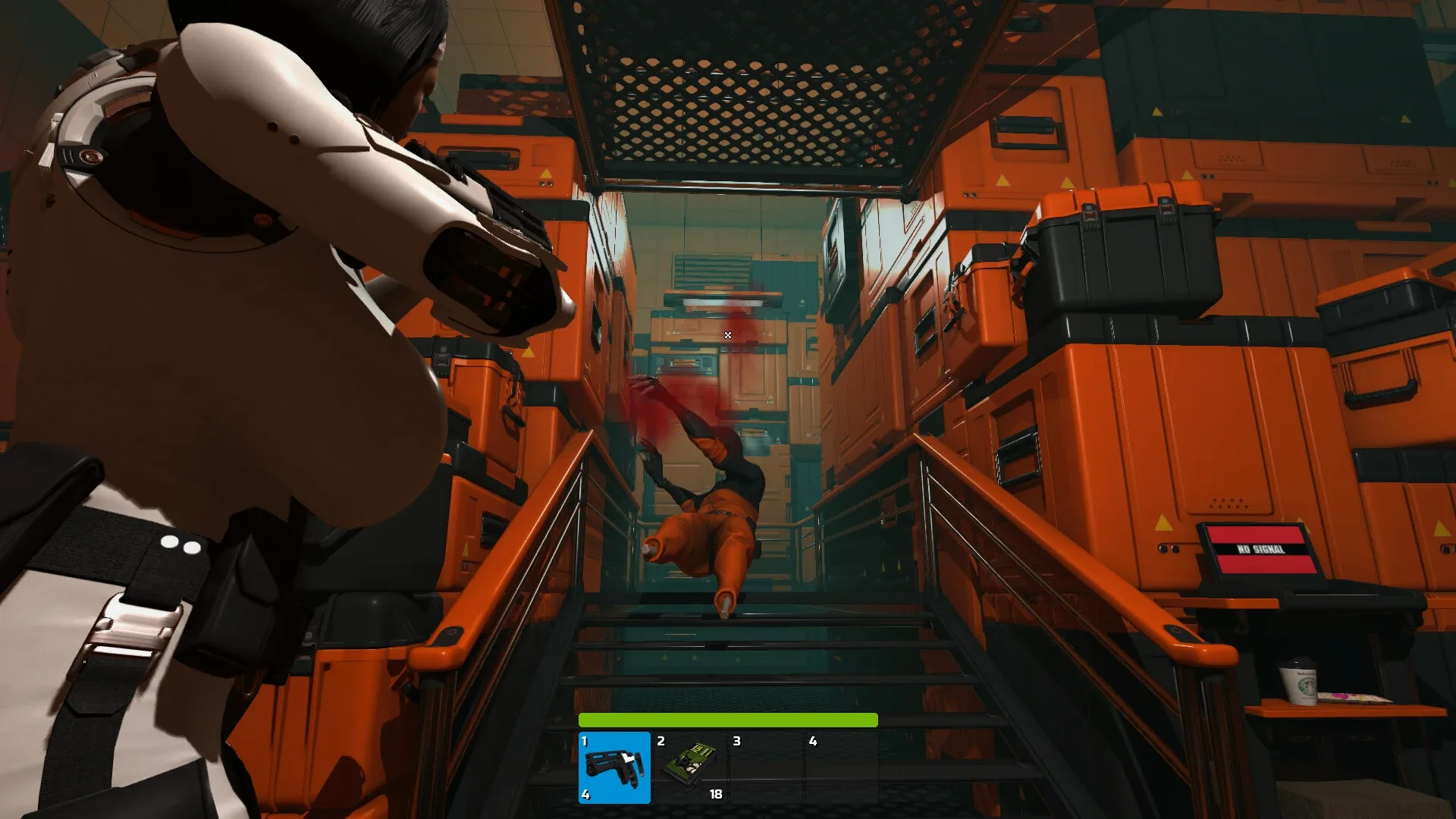1456x819 pixels.
Task: Click the blue highlighted active weapon slot
Action: pos(614,767)
